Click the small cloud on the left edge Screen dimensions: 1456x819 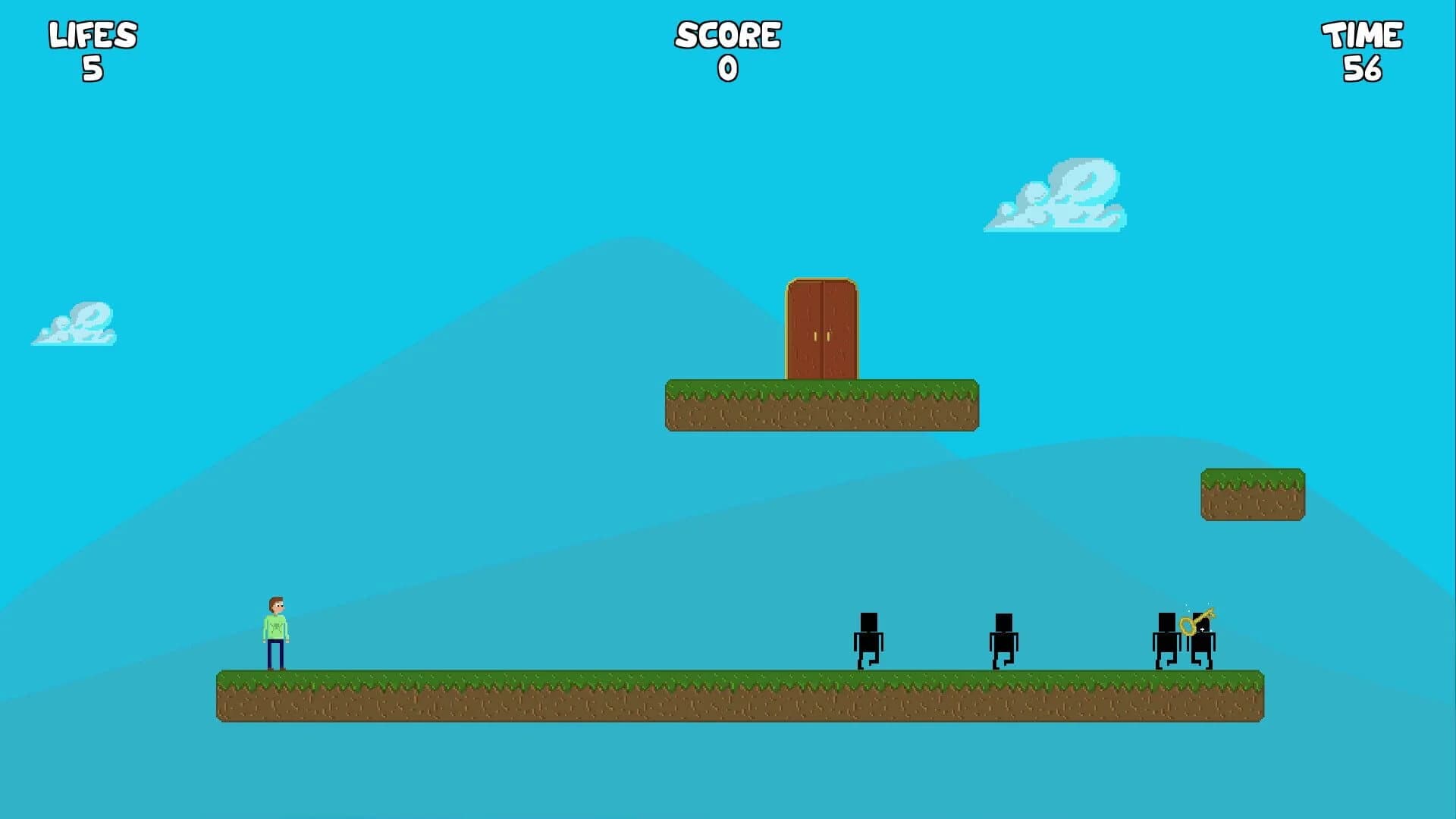[x=76, y=322]
